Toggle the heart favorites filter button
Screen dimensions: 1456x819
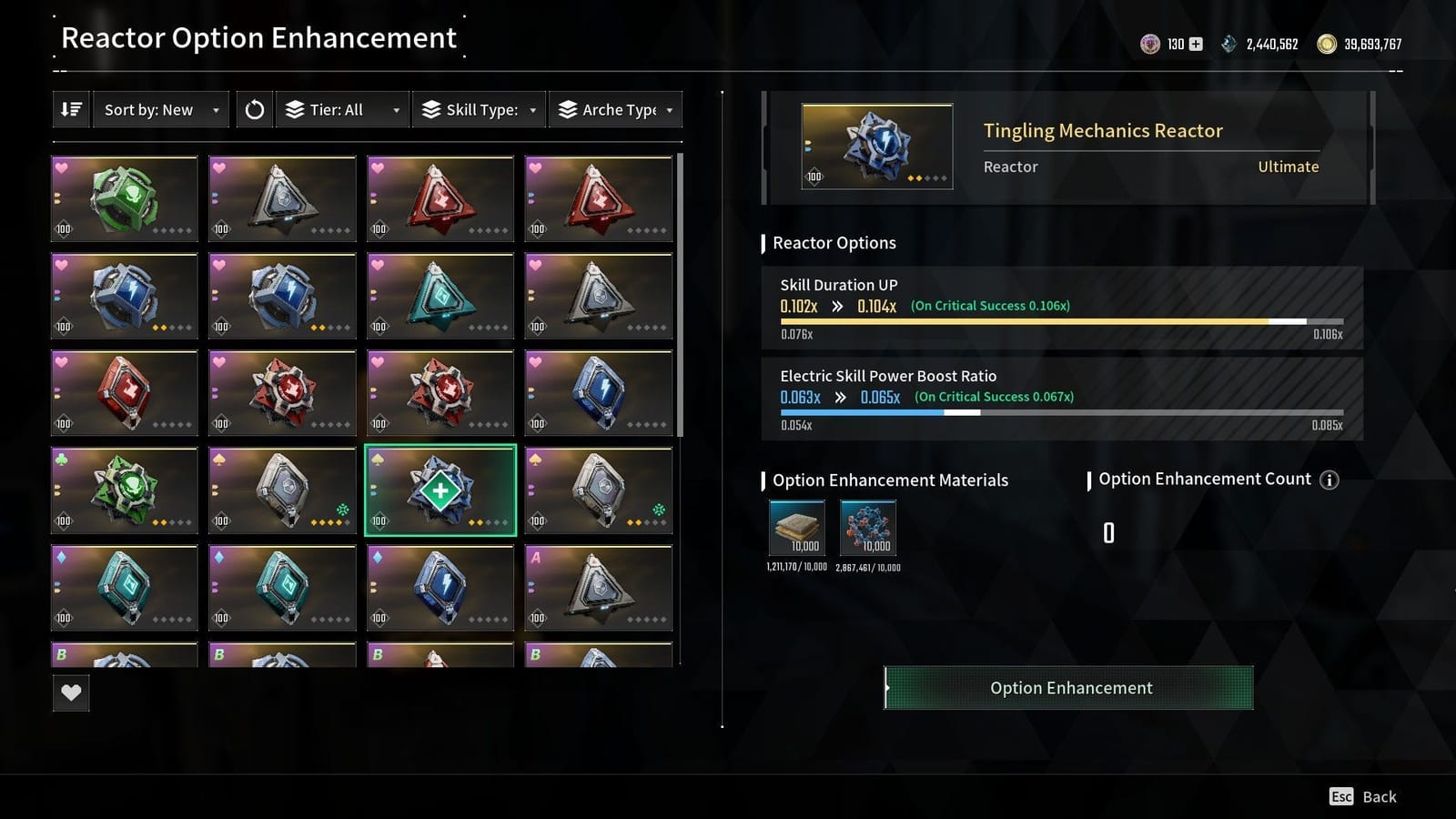71,693
